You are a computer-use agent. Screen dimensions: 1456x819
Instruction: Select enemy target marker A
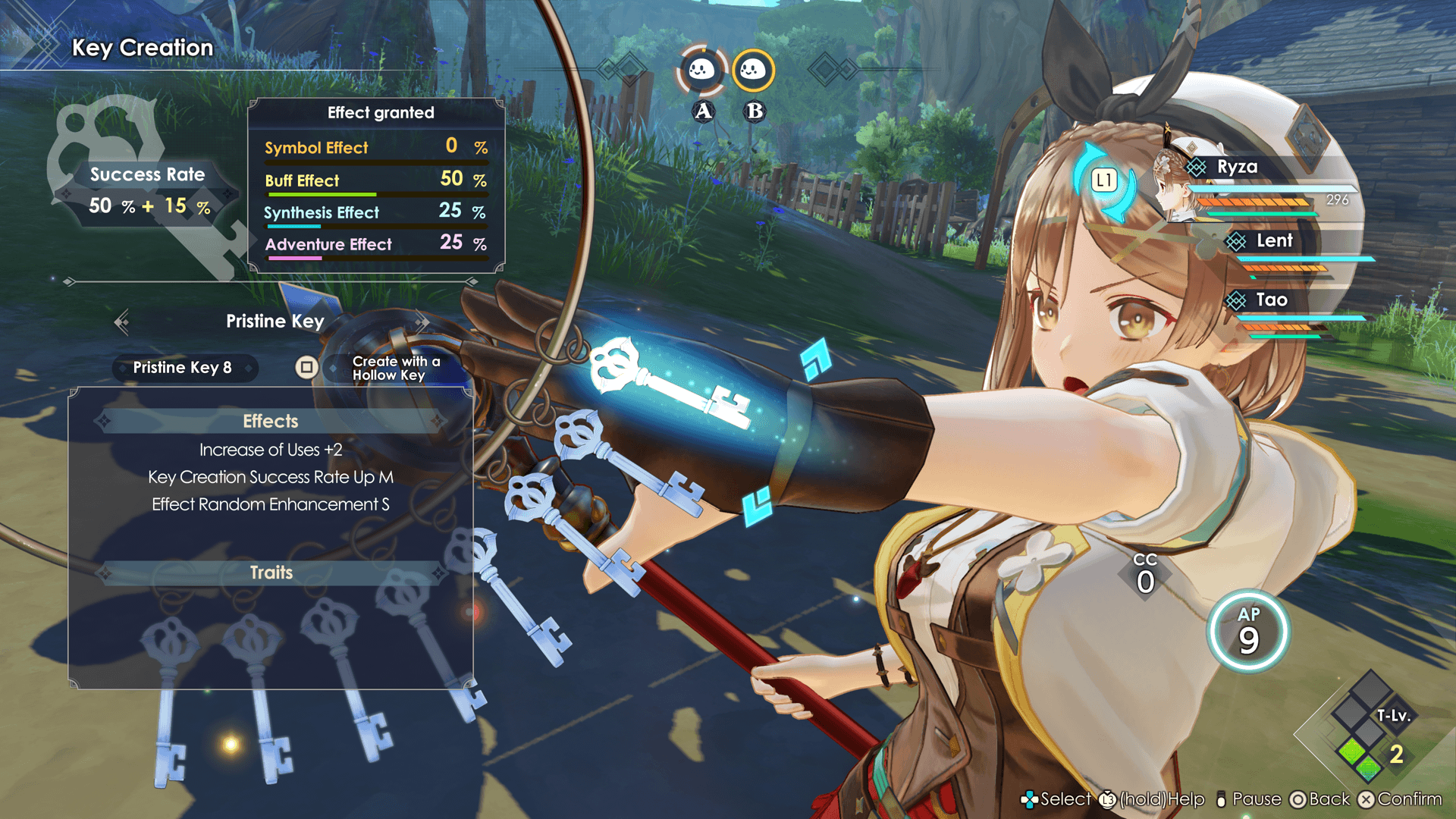click(x=702, y=71)
